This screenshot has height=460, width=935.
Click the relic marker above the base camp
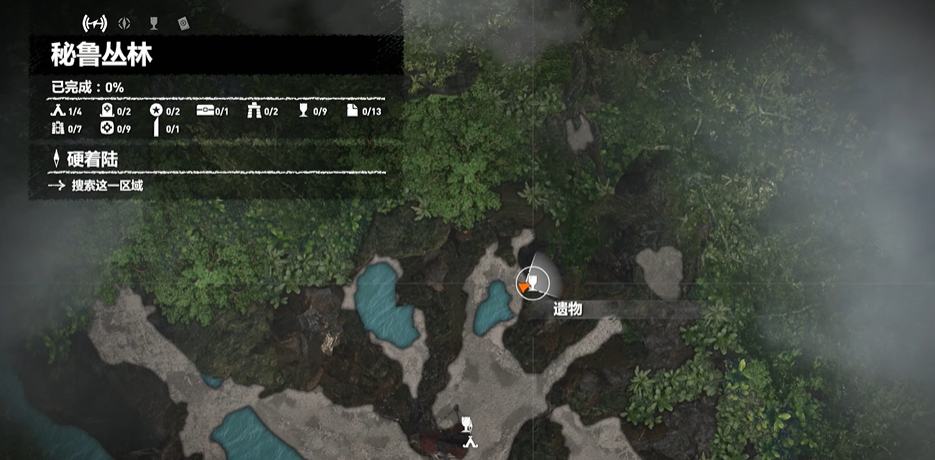pos(466,422)
